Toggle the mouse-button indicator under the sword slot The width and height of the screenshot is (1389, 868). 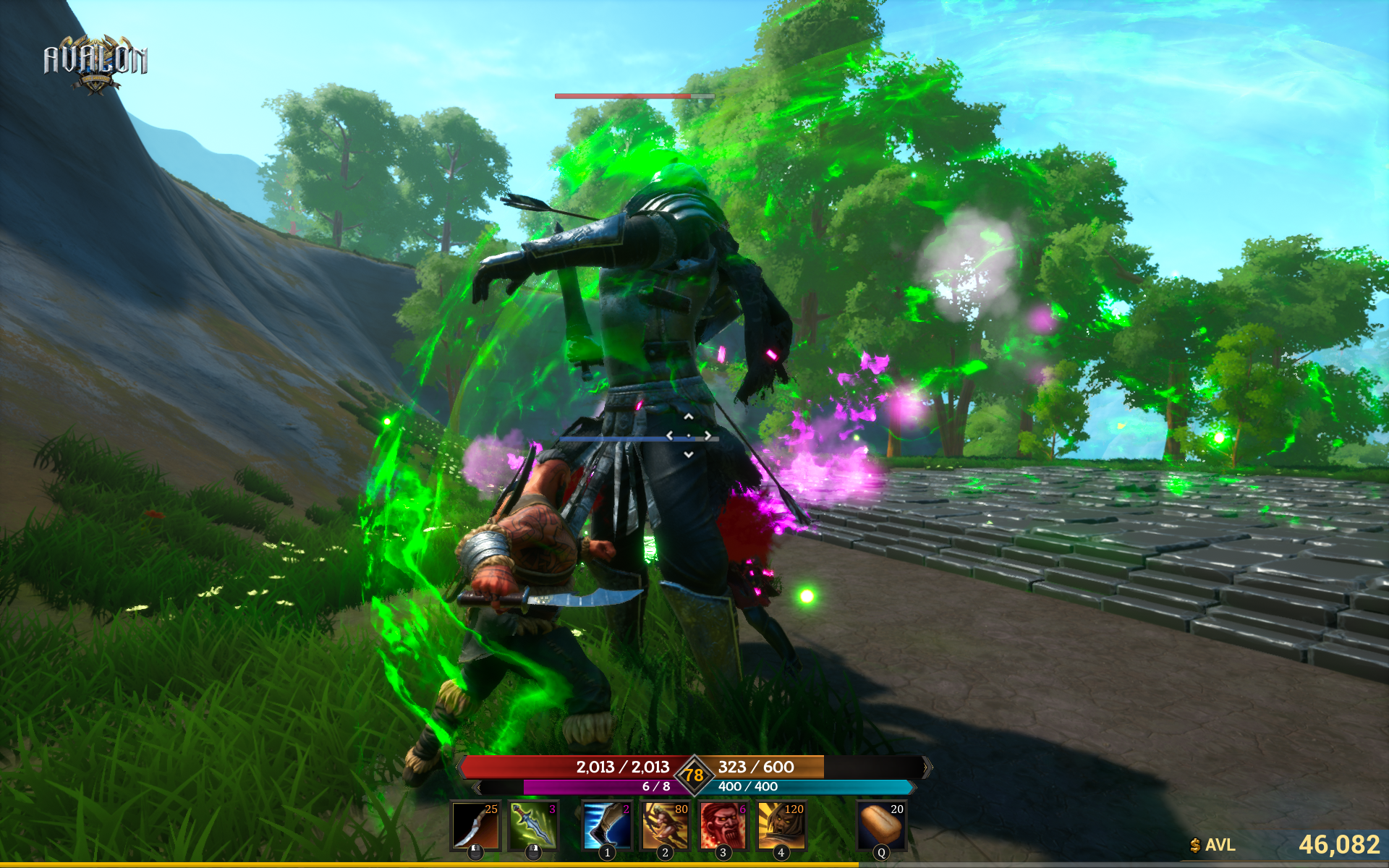click(x=533, y=852)
